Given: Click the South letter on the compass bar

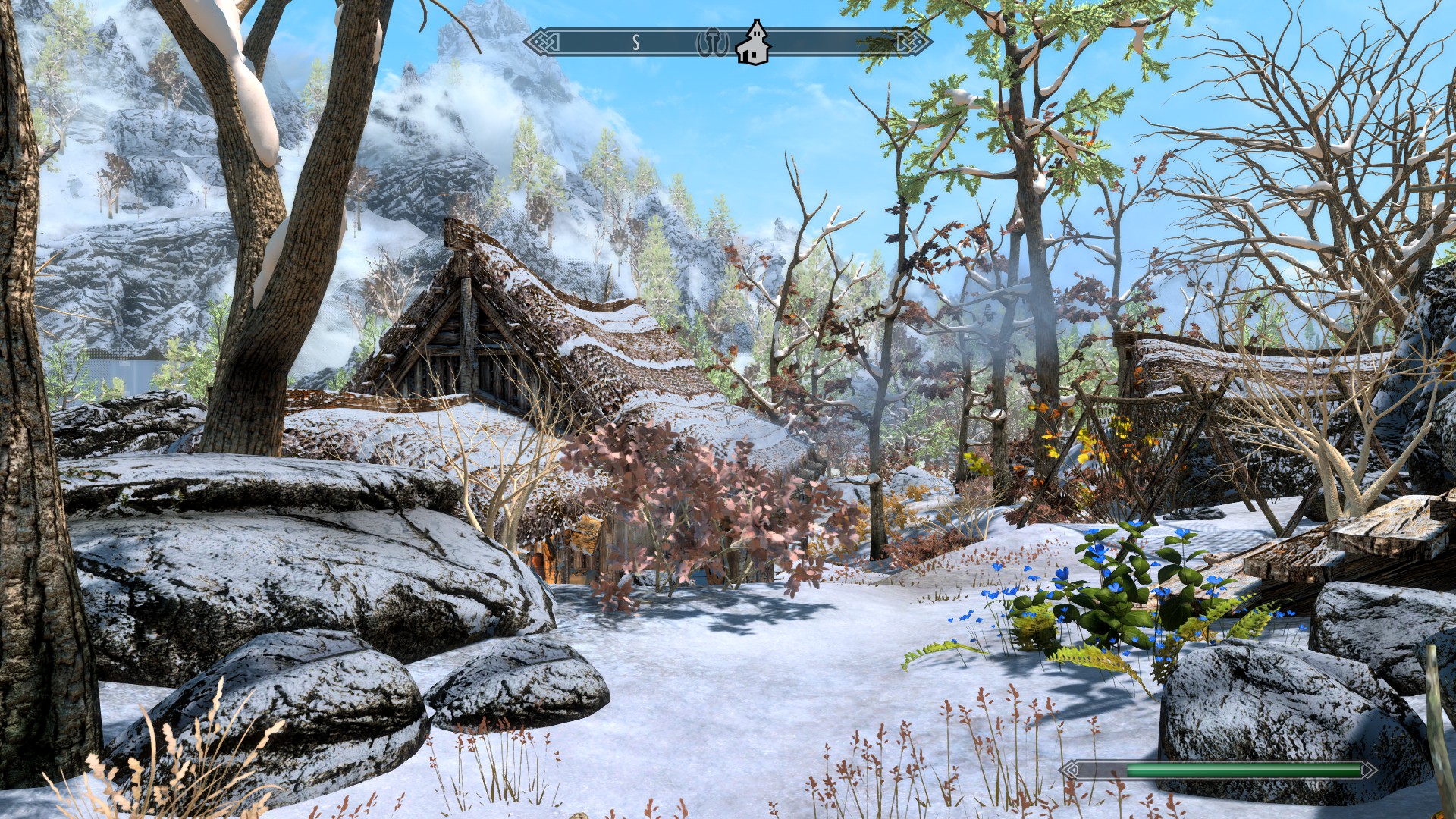Looking at the screenshot, I should 636,43.
